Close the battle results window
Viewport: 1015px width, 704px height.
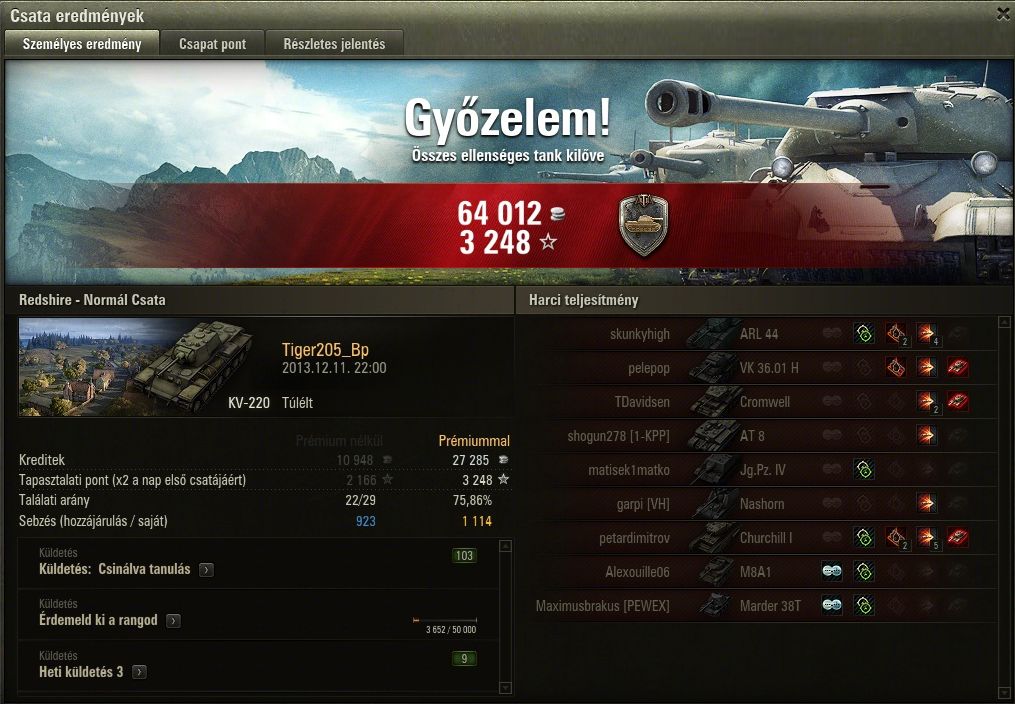click(1003, 14)
